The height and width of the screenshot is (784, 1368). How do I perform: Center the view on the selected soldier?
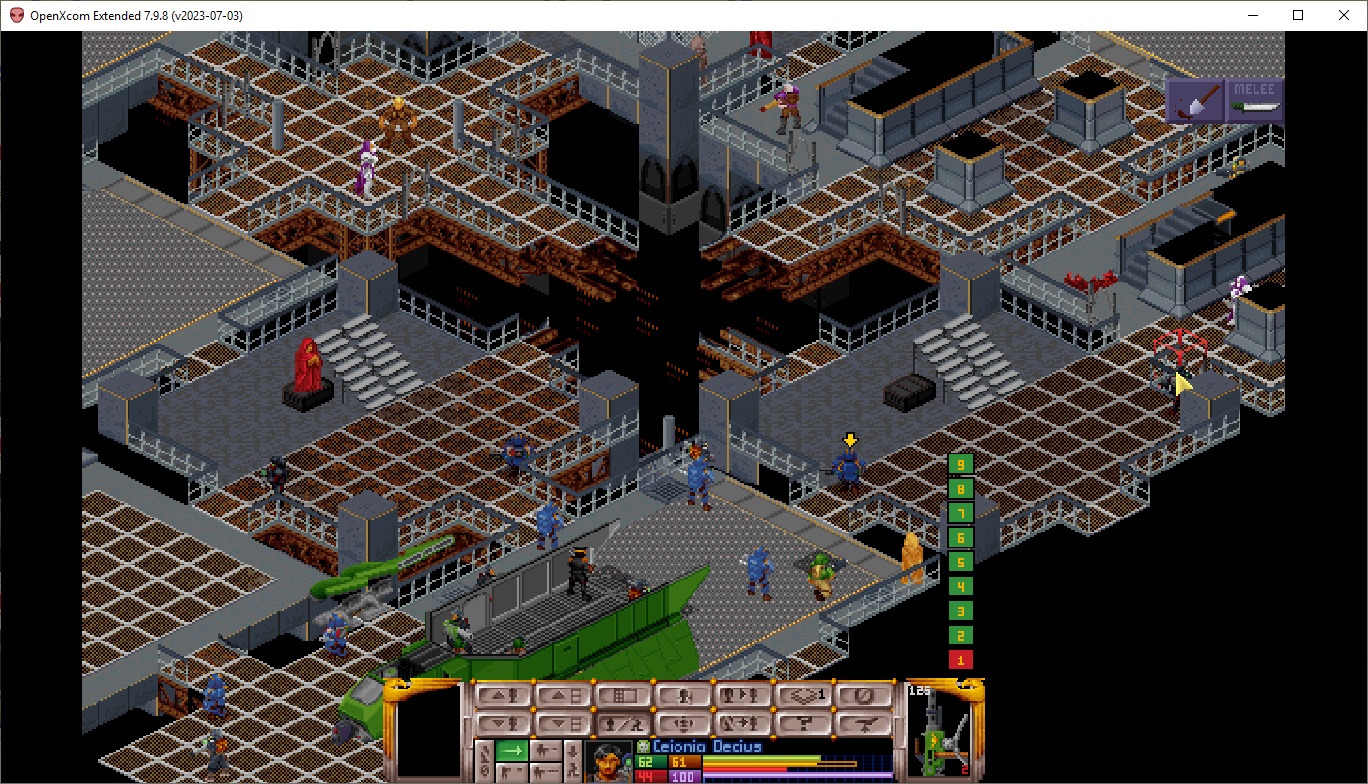684,723
